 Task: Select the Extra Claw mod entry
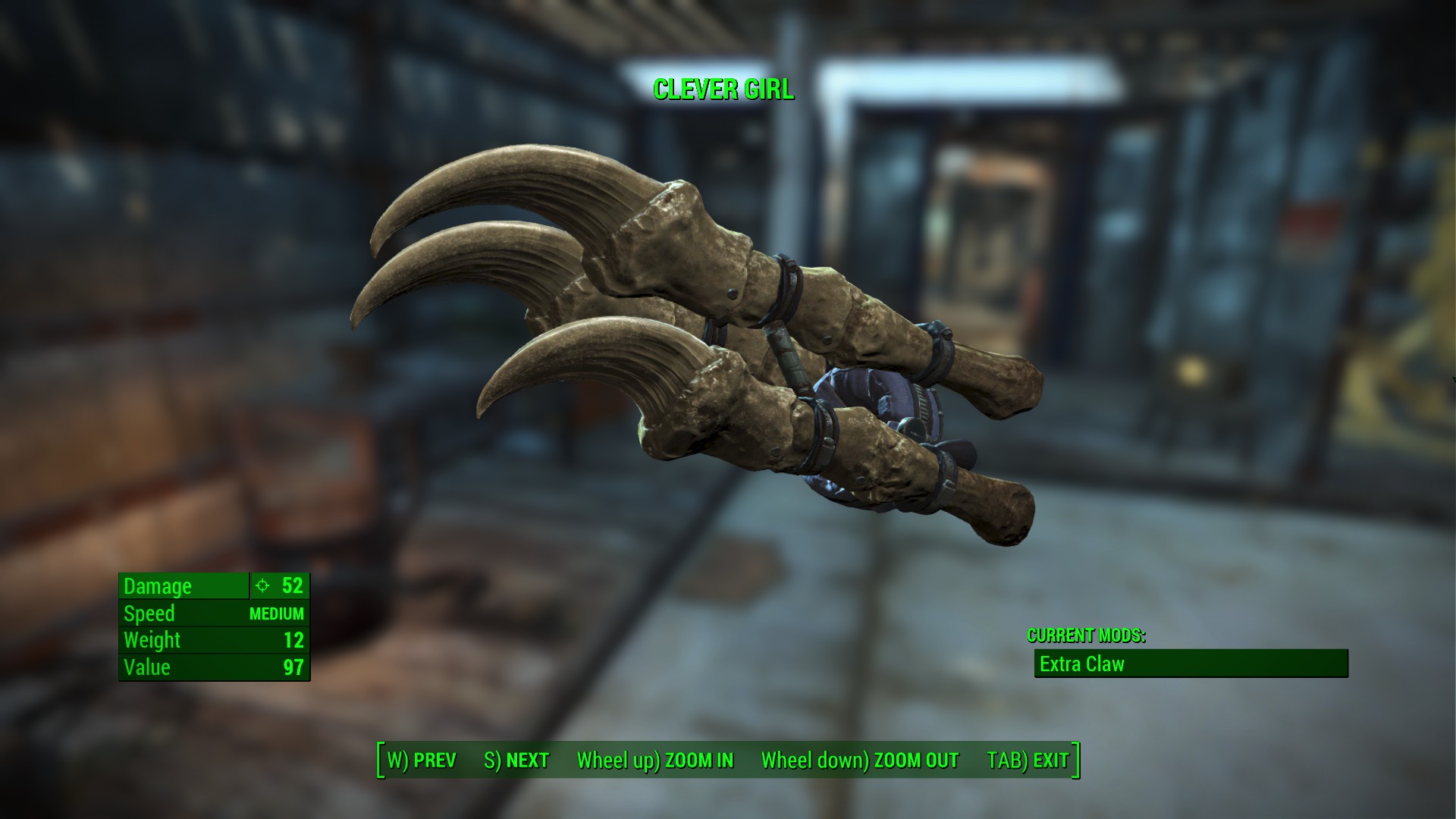(1191, 664)
